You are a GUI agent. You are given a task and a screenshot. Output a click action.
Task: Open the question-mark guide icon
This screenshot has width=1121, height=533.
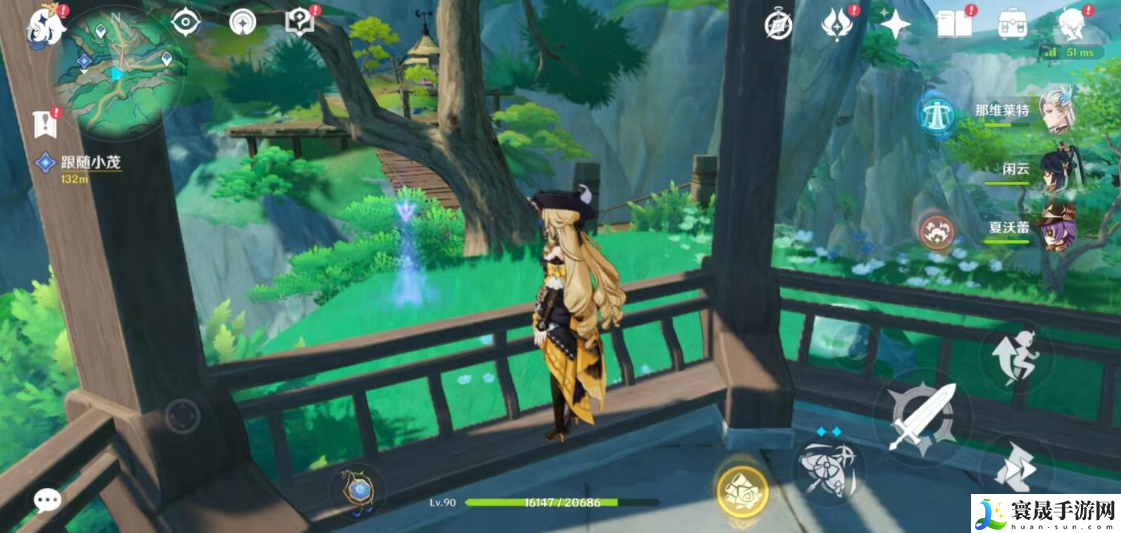[x=298, y=21]
